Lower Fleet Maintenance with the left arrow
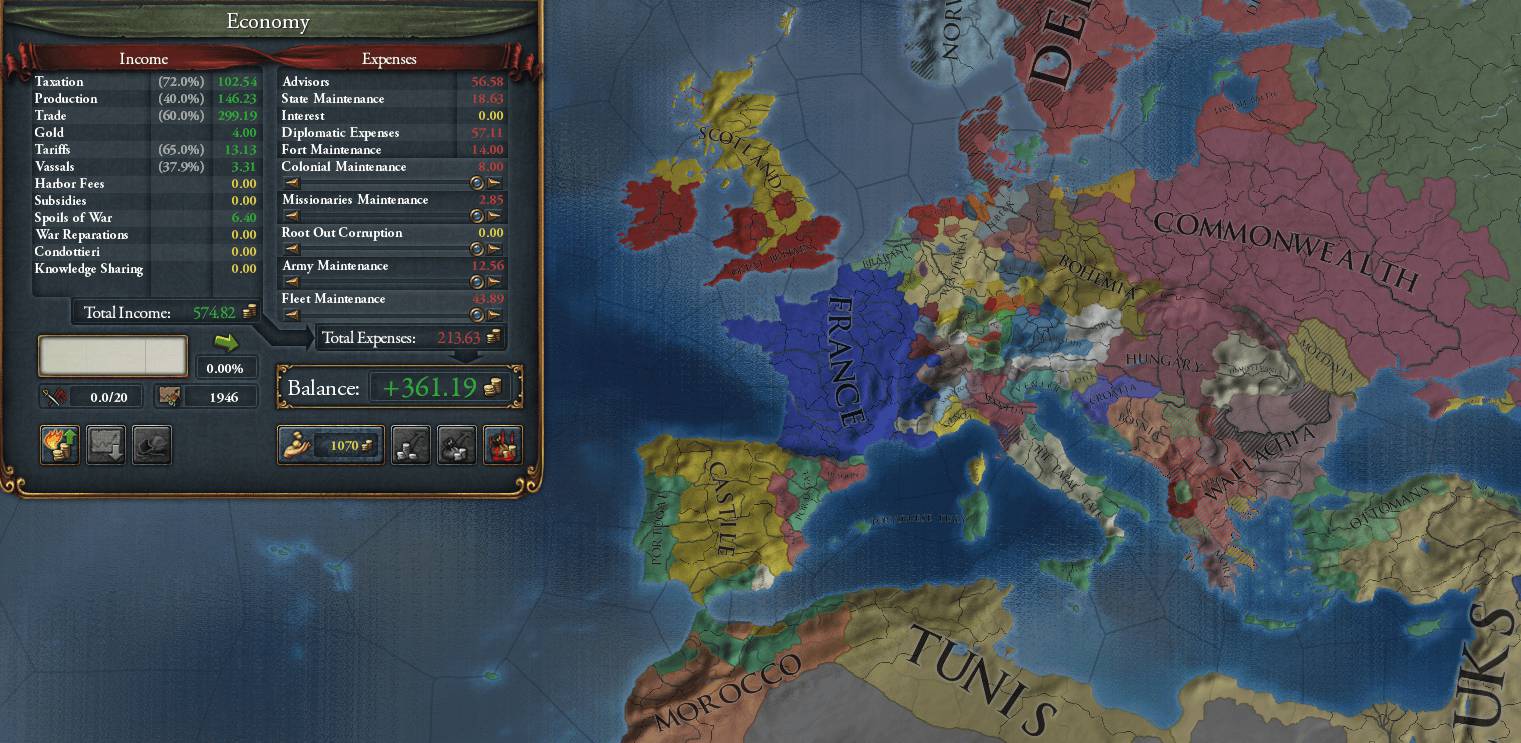The height and width of the screenshot is (743, 1521). 291,315
